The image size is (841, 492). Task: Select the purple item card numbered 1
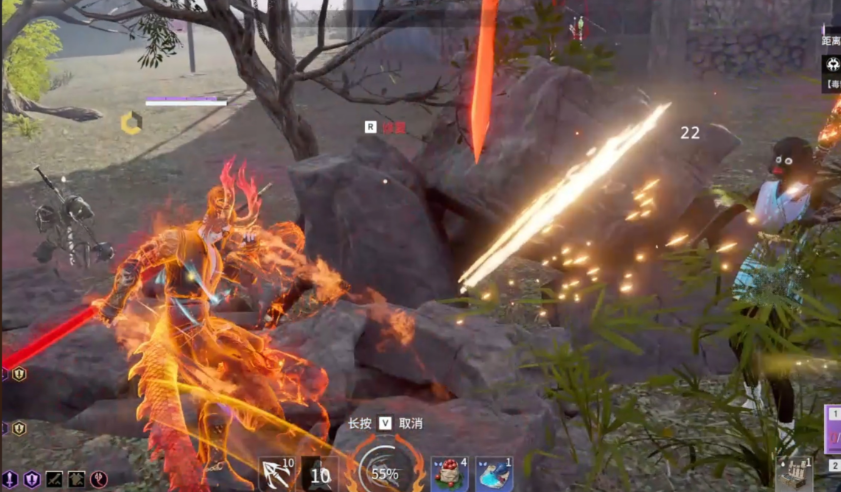832,427
